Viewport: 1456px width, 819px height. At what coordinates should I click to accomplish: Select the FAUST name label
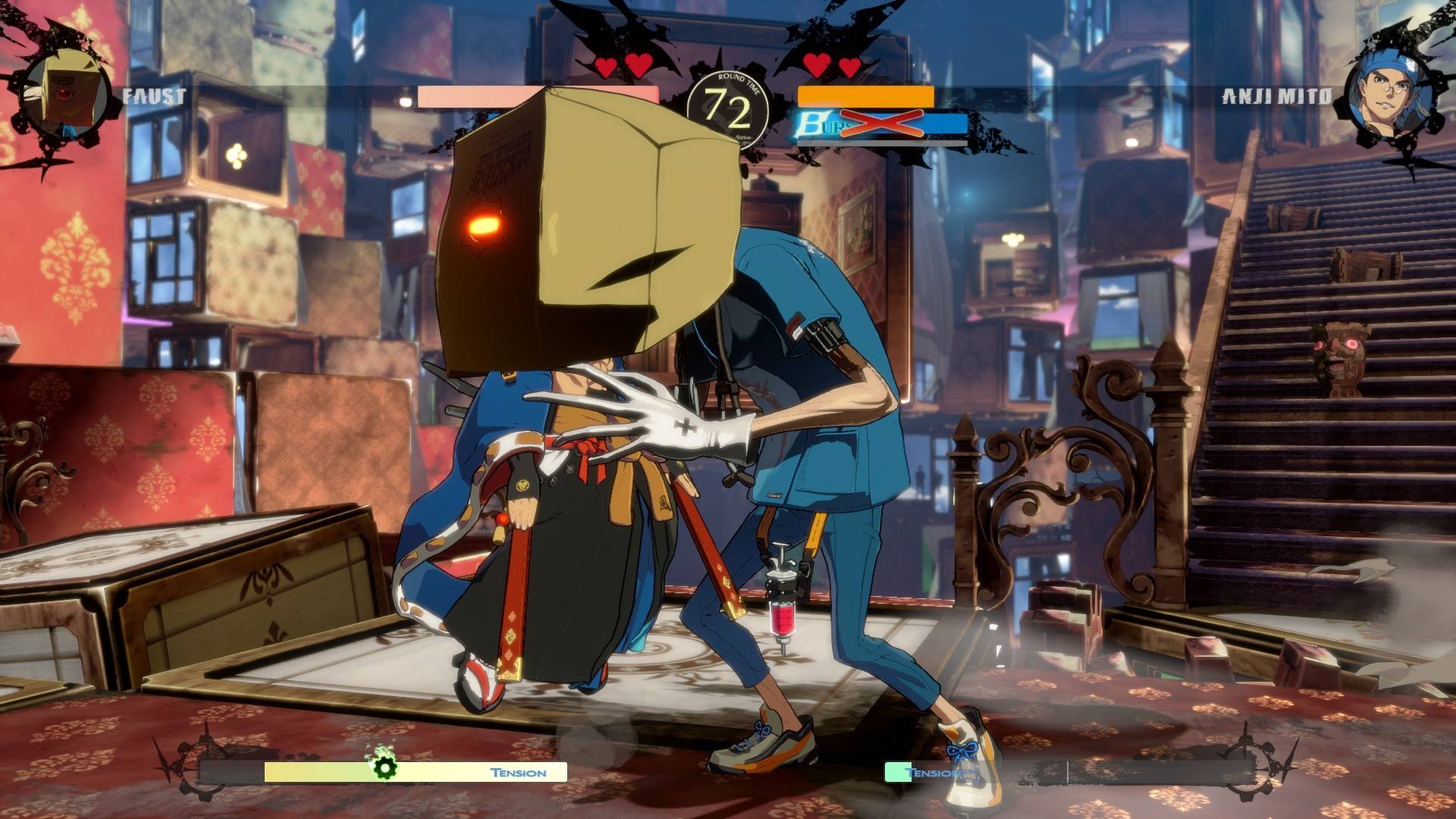(155, 95)
